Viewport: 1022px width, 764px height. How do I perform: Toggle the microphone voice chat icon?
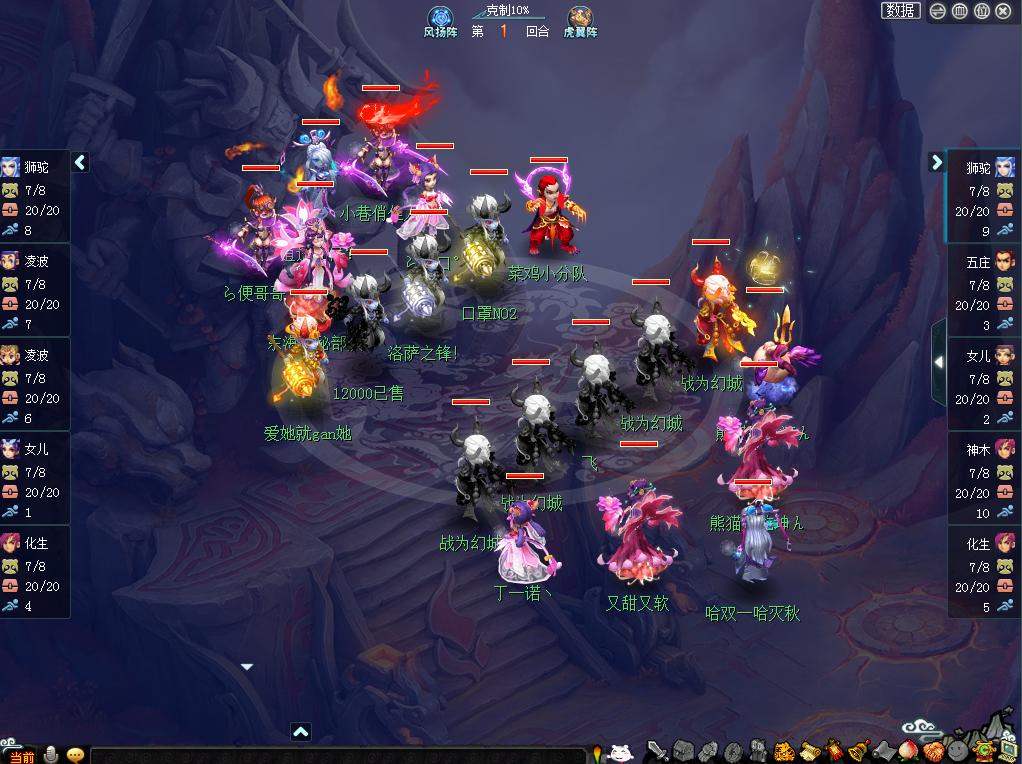pyautogui.click(x=52, y=755)
